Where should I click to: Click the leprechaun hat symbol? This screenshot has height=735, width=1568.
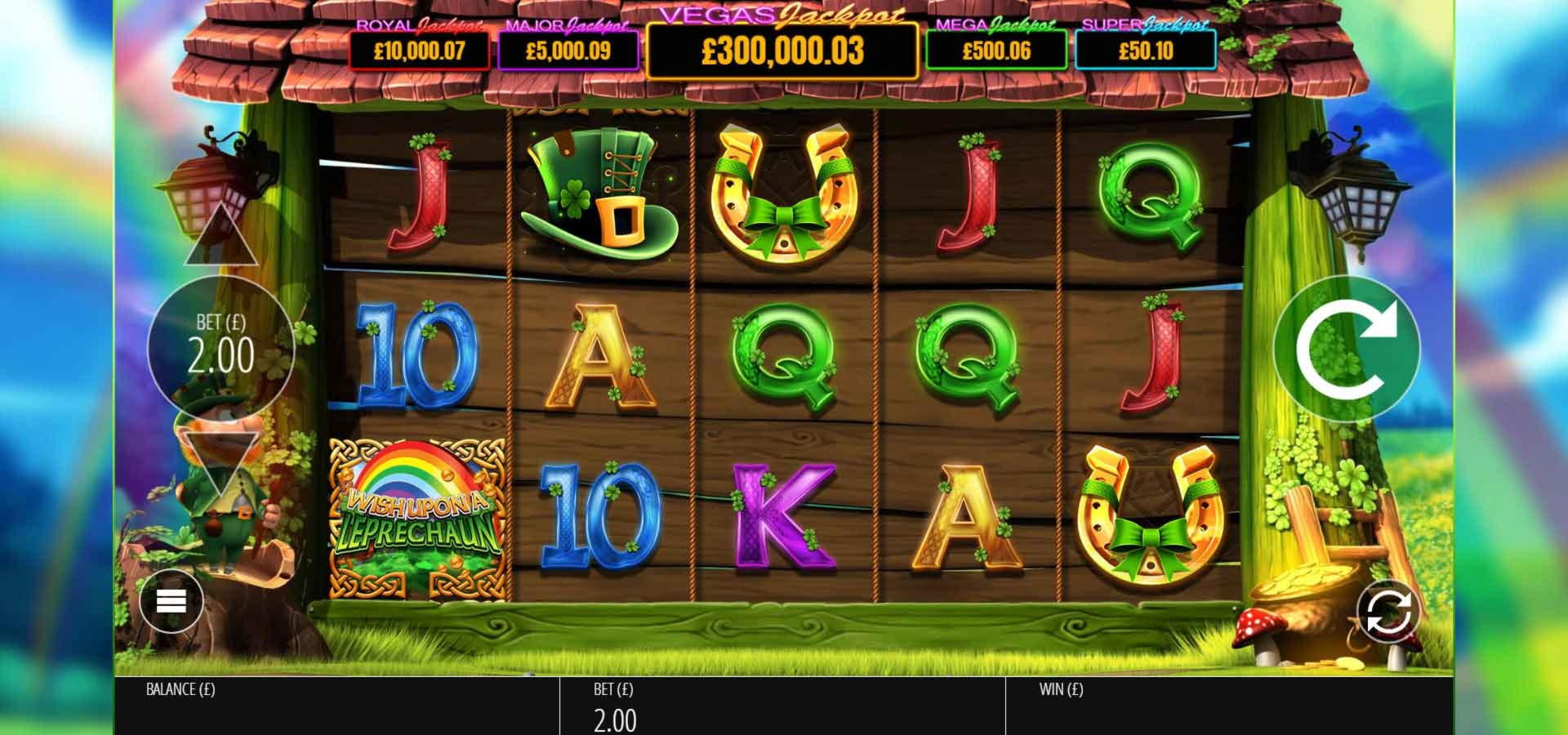pos(600,192)
